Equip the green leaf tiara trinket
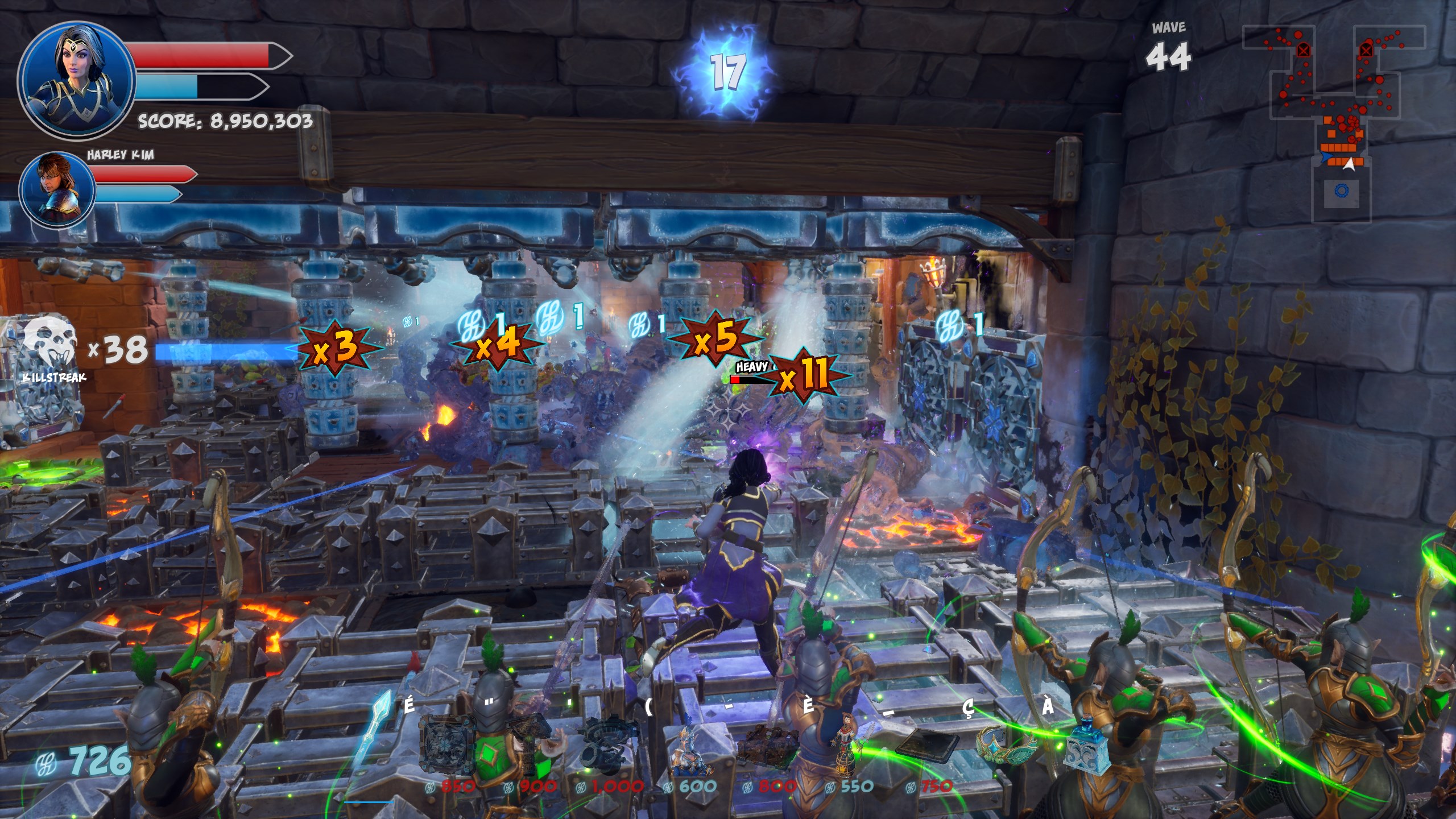Viewport: 1456px width, 819px height. (1004, 746)
